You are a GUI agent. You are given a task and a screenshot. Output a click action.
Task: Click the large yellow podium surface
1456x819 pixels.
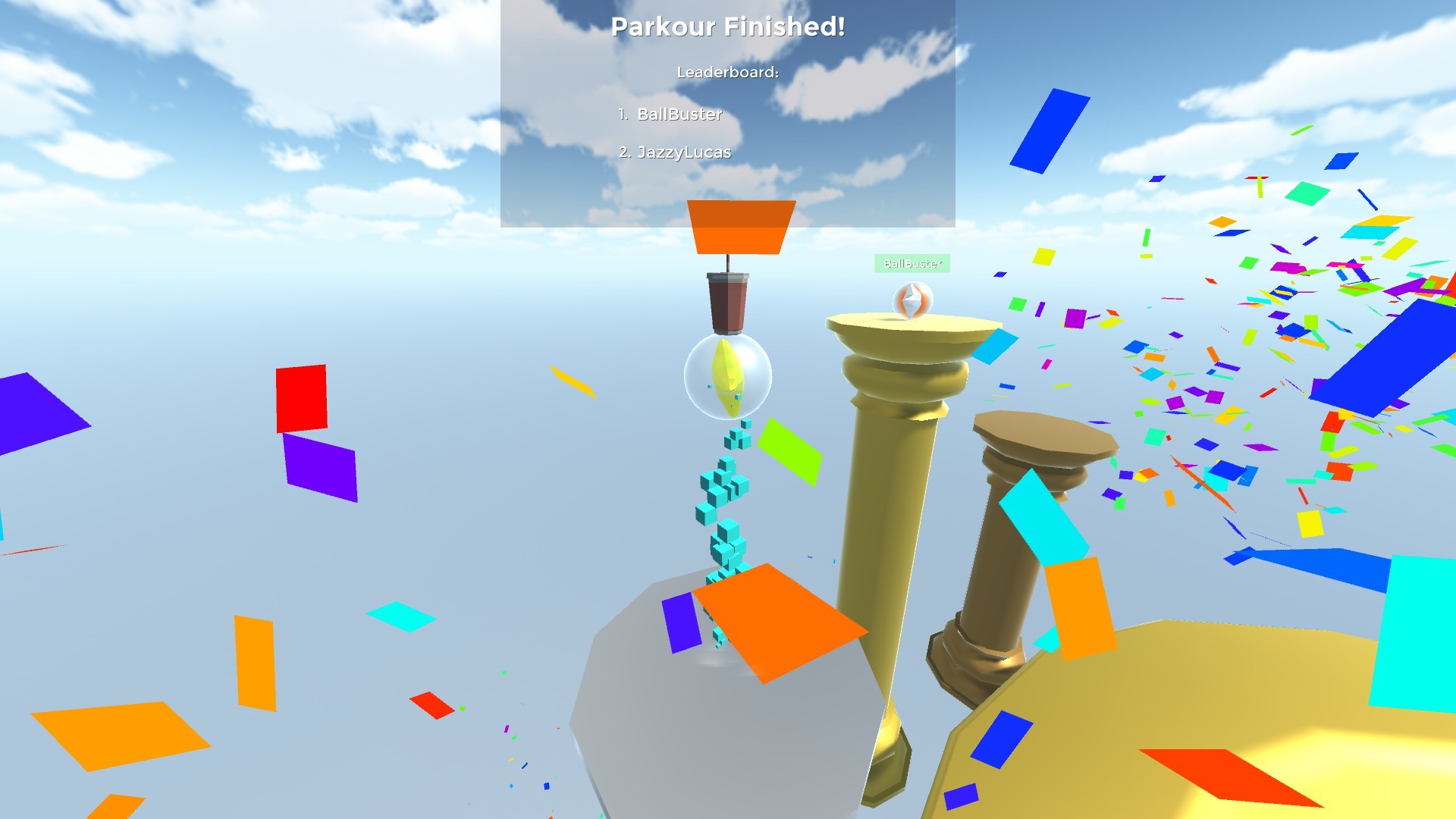1213,743
